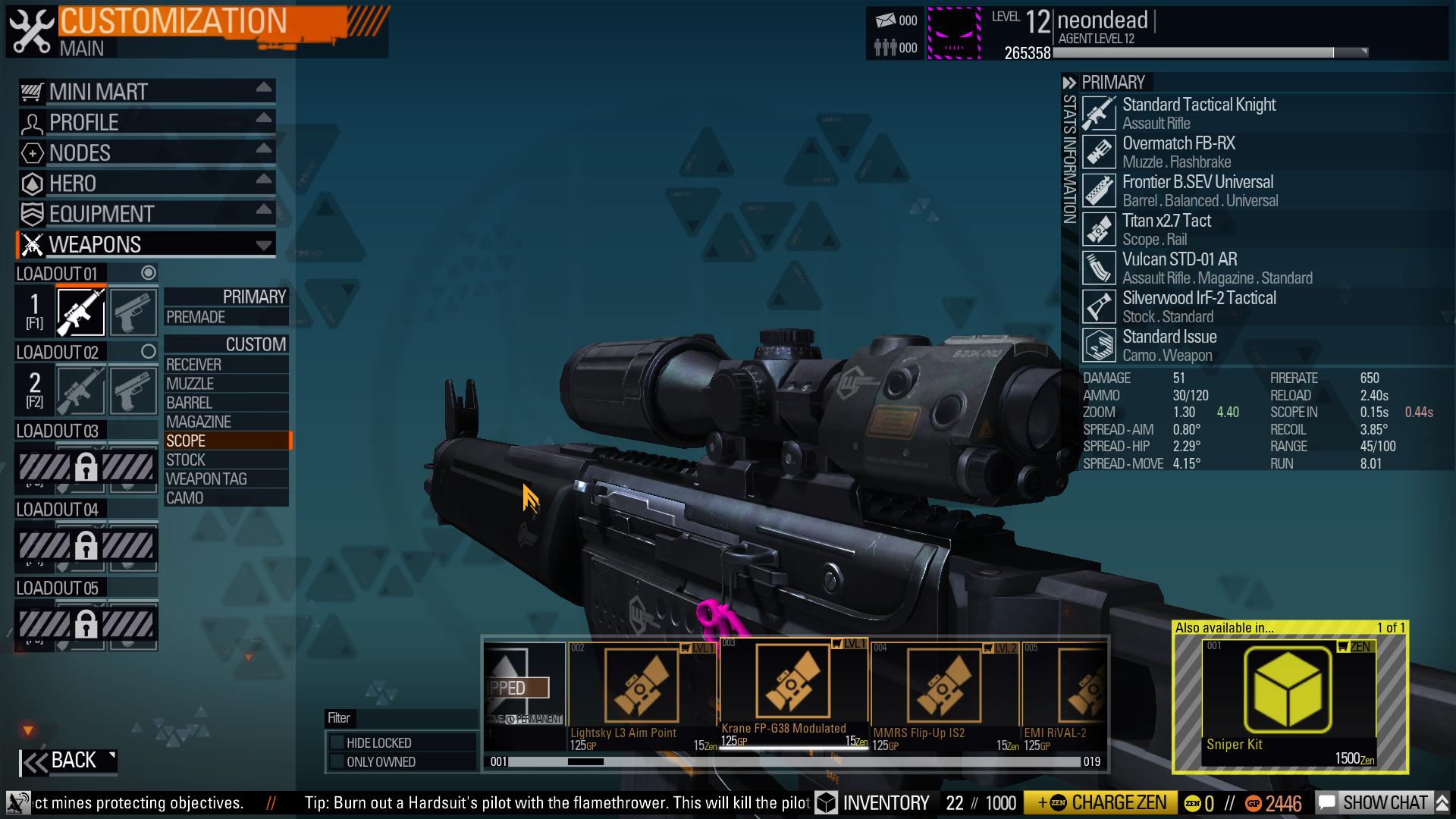Open the Equipment section
1456x819 pixels.
[x=146, y=214]
